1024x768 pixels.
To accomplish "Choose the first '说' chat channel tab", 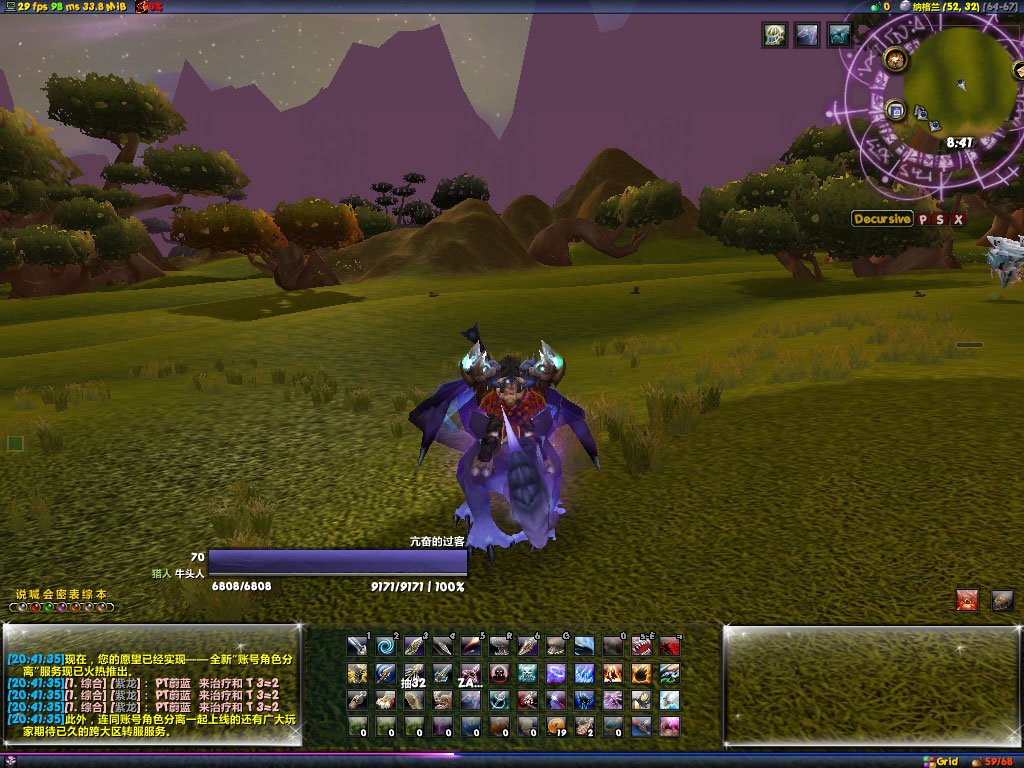I will [20, 594].
